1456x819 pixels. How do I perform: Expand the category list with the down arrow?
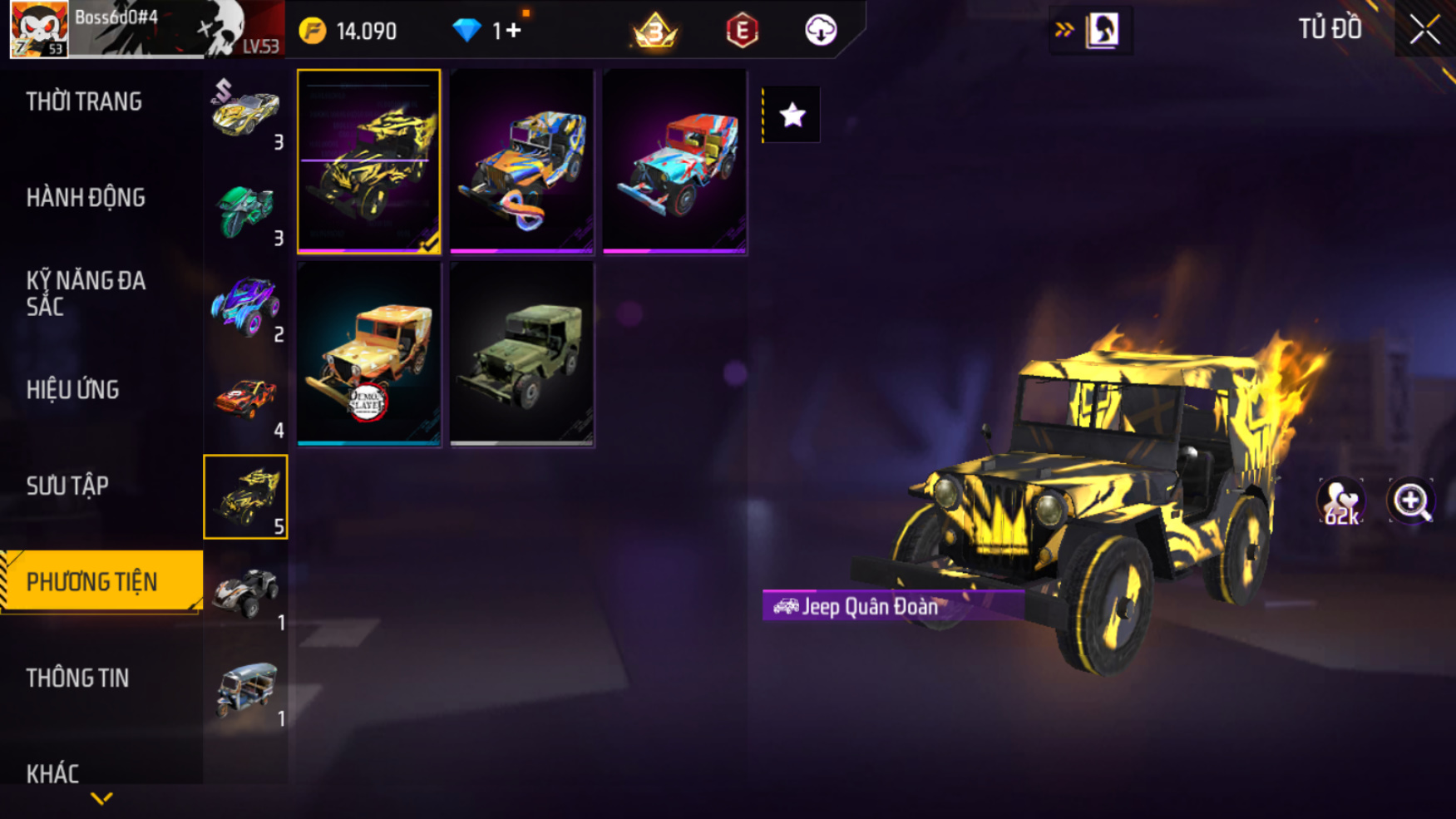tap(101, 799)
